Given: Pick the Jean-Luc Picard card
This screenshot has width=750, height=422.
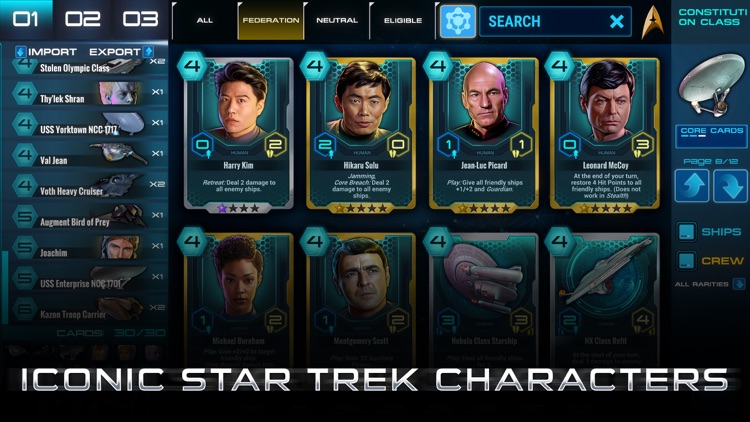Looking at the screenshot, I should click(484, 133).
